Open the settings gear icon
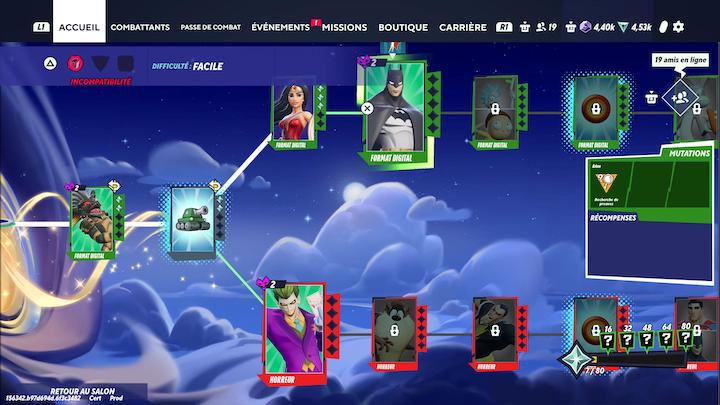This screenshot has width=720, height=405. click(679, 27)
